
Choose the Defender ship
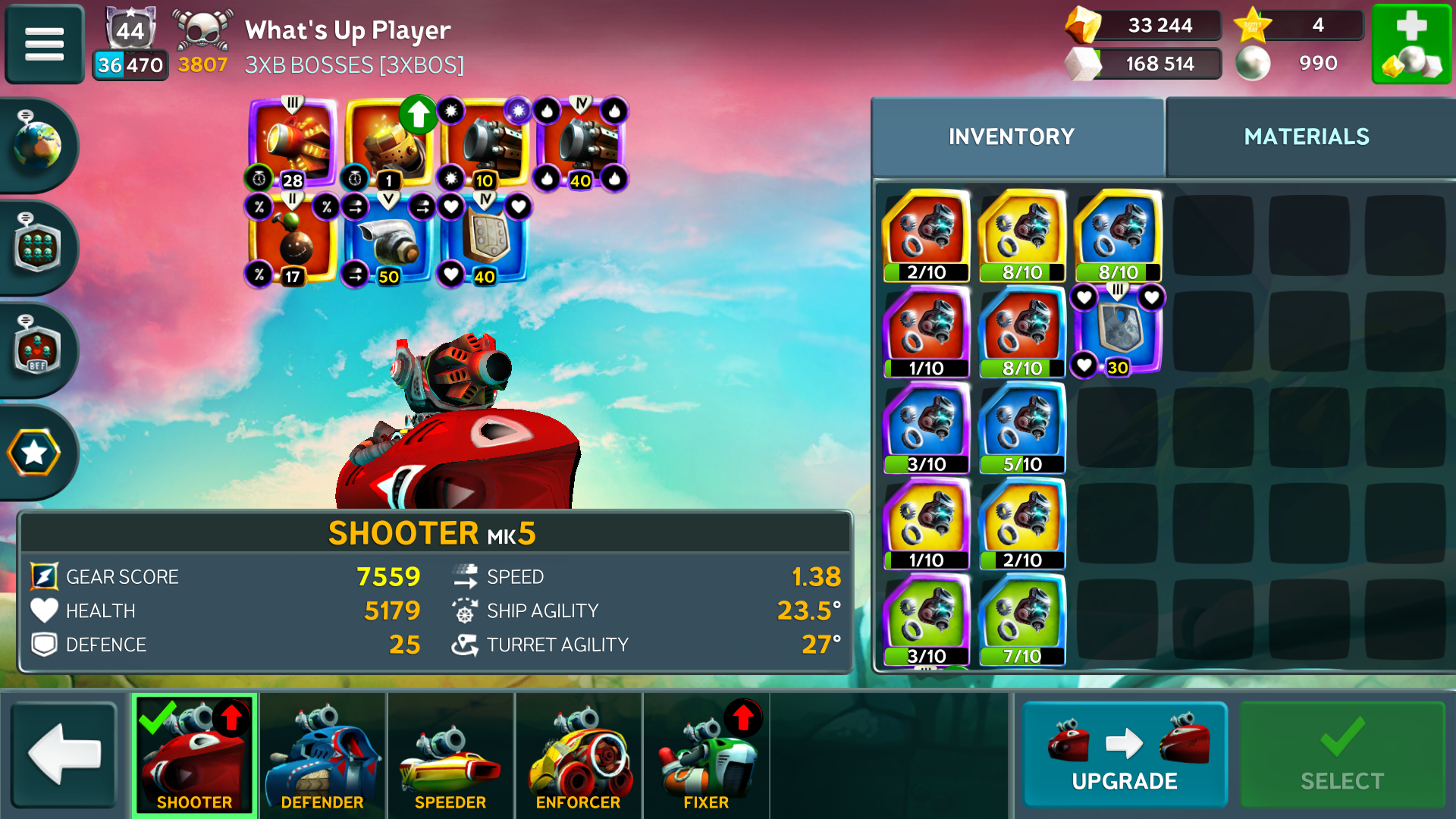pos(322,755)
